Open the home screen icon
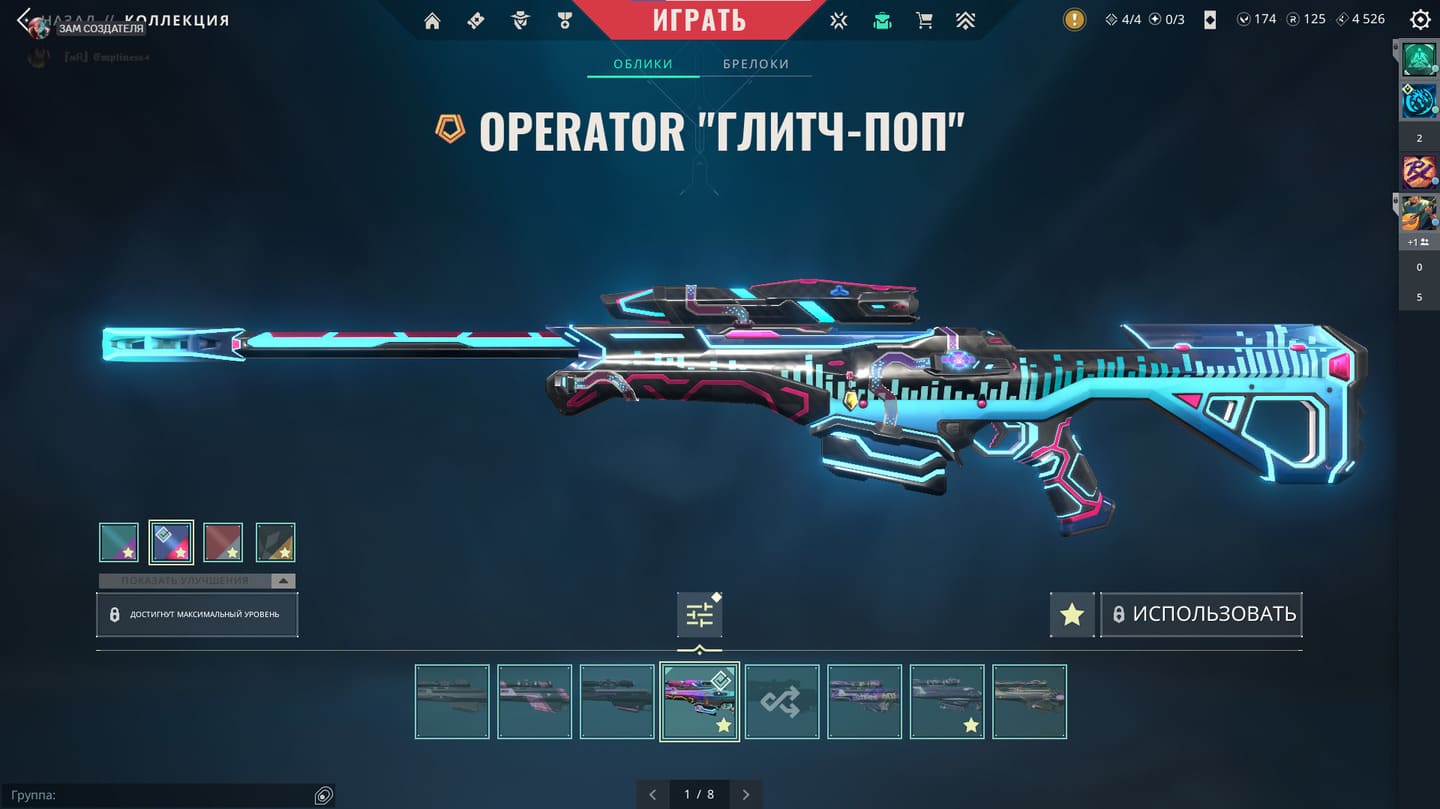 pyautogui.click(x=432, y=20)
